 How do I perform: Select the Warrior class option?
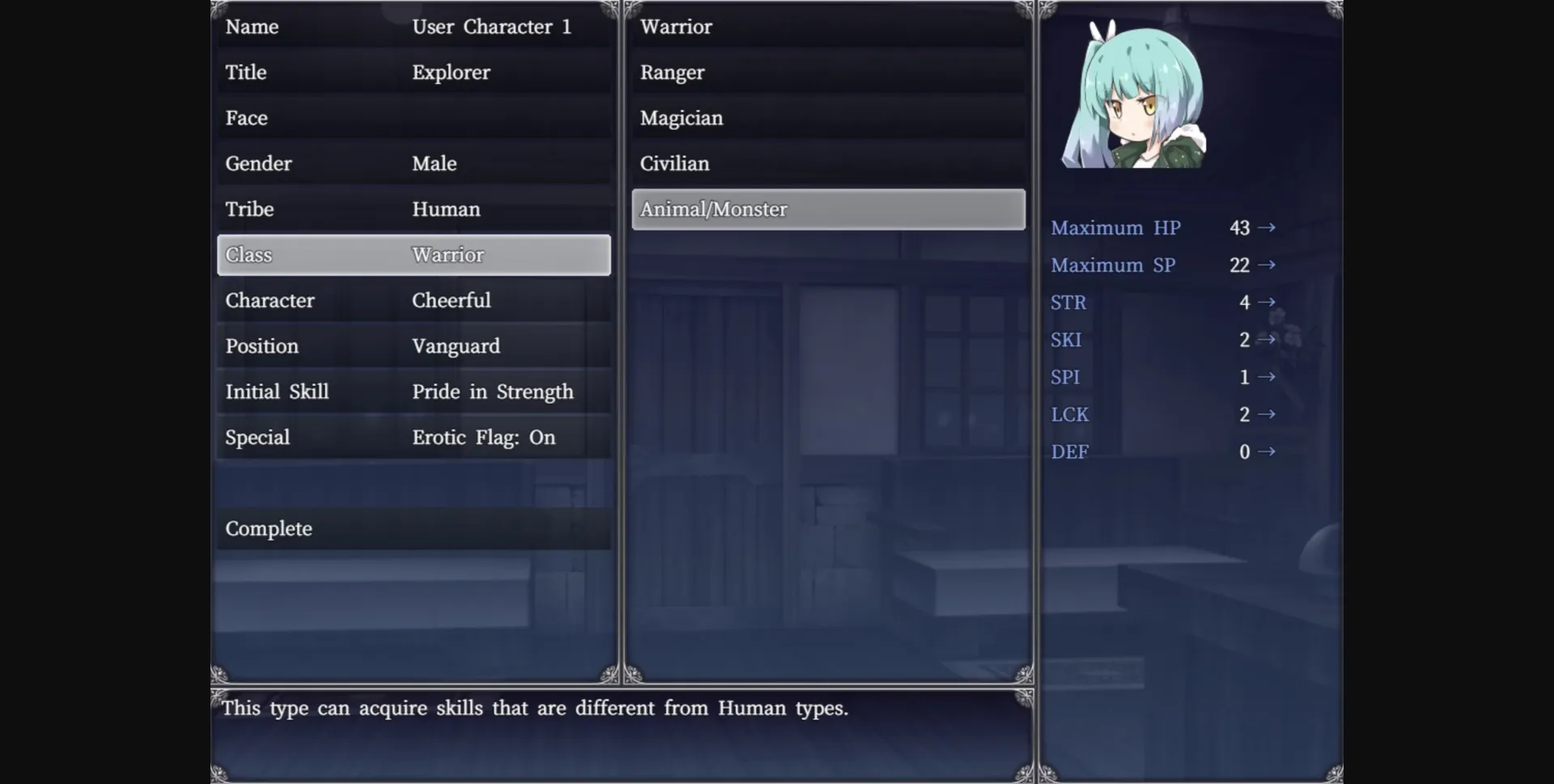coord(827,27)
